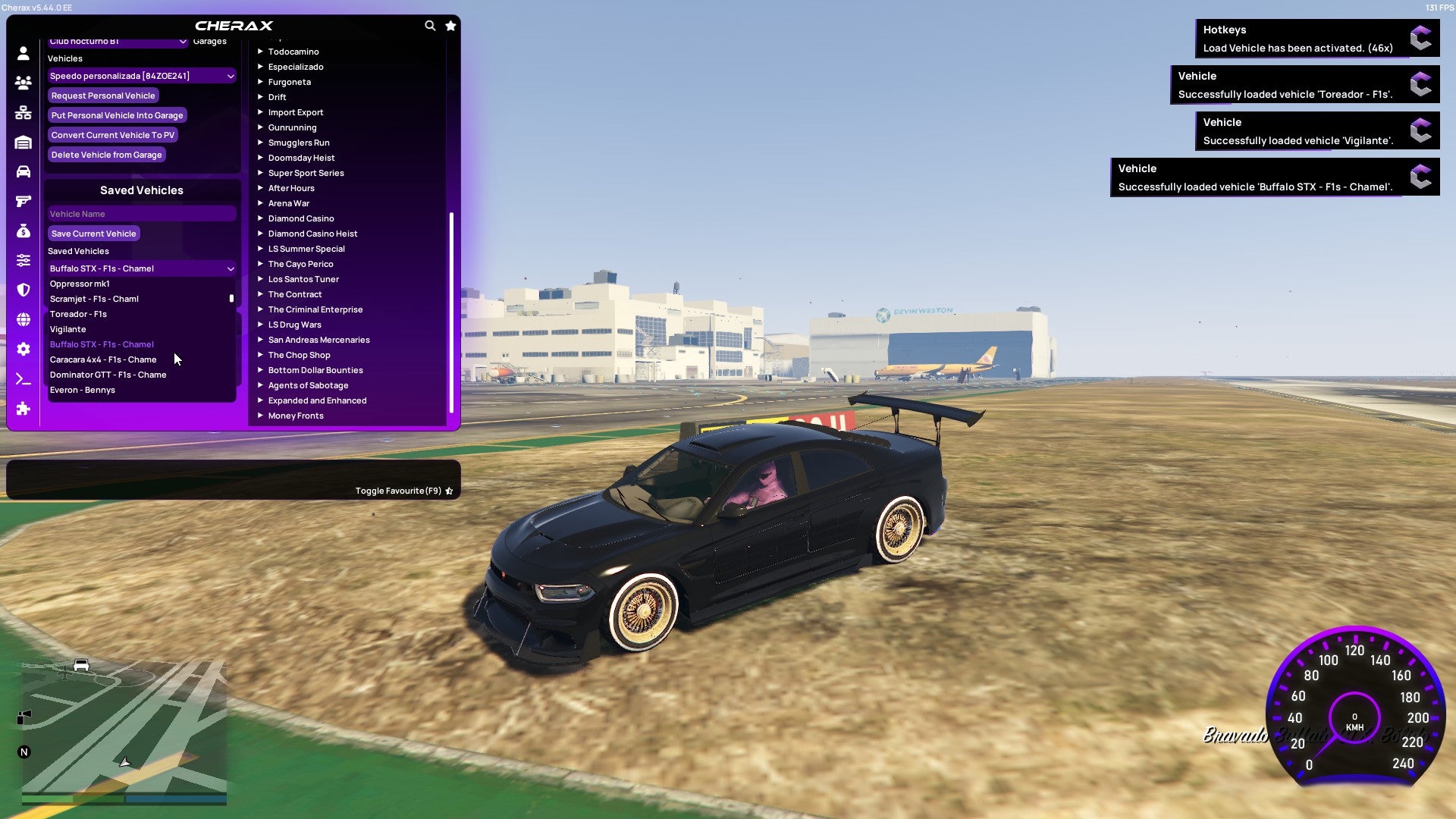Open the player profile section in sidebar
1456x819 pixels.
(23, 53)
